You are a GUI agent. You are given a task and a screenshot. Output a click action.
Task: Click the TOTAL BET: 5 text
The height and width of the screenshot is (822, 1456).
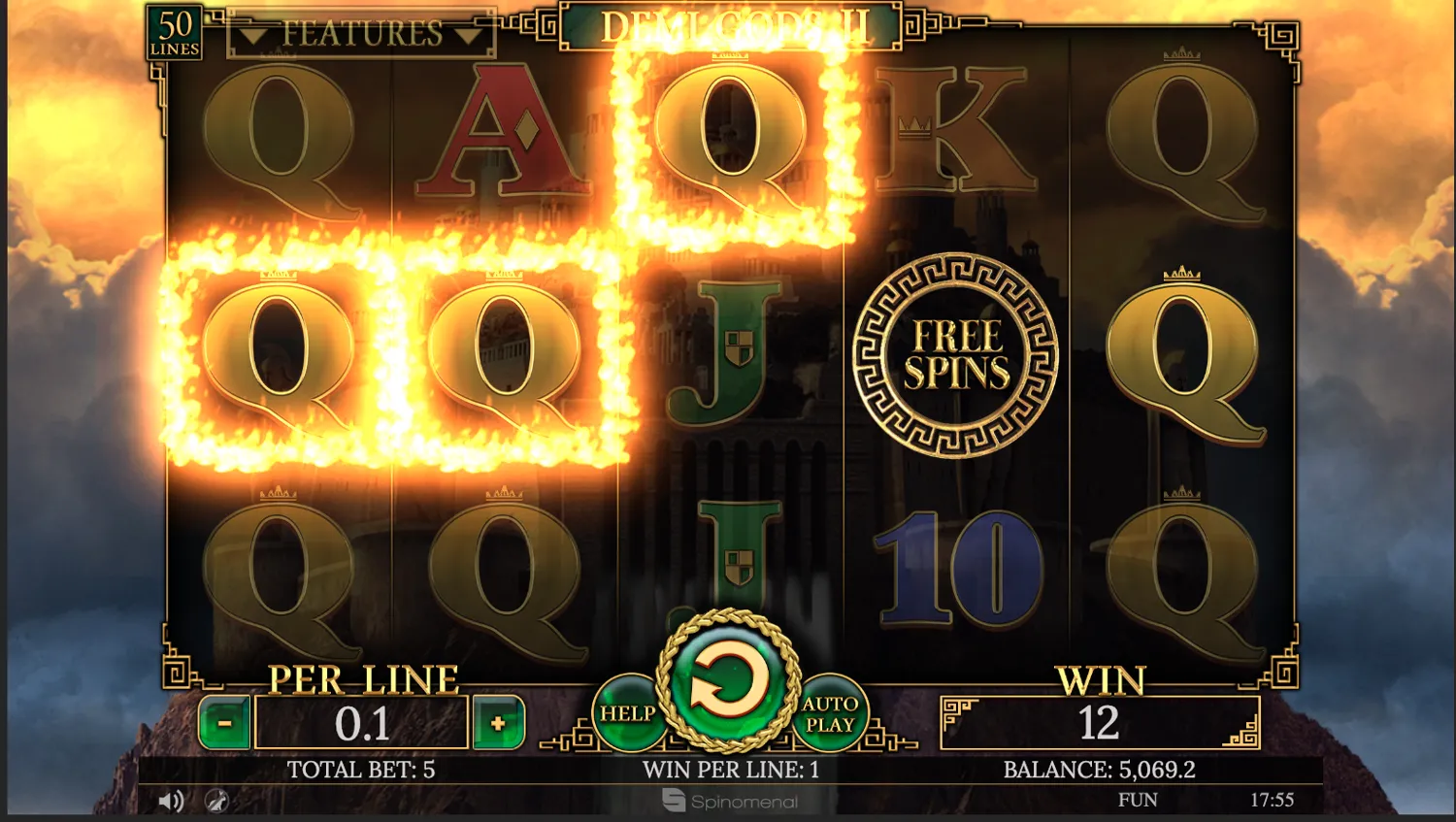(x=362, y=770)
